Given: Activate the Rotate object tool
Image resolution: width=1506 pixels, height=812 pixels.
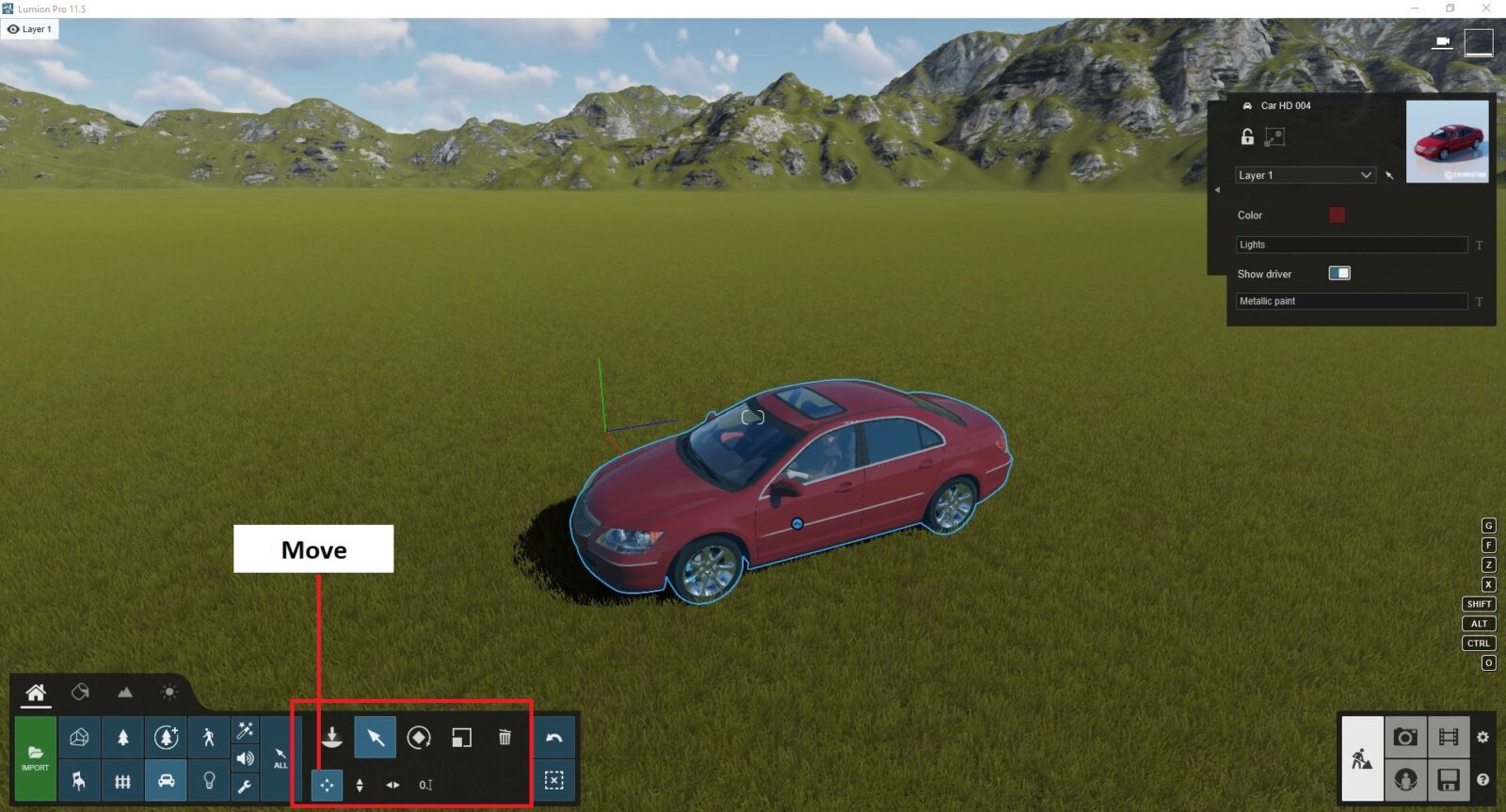Looking at the screenshot, I should 419,738.
